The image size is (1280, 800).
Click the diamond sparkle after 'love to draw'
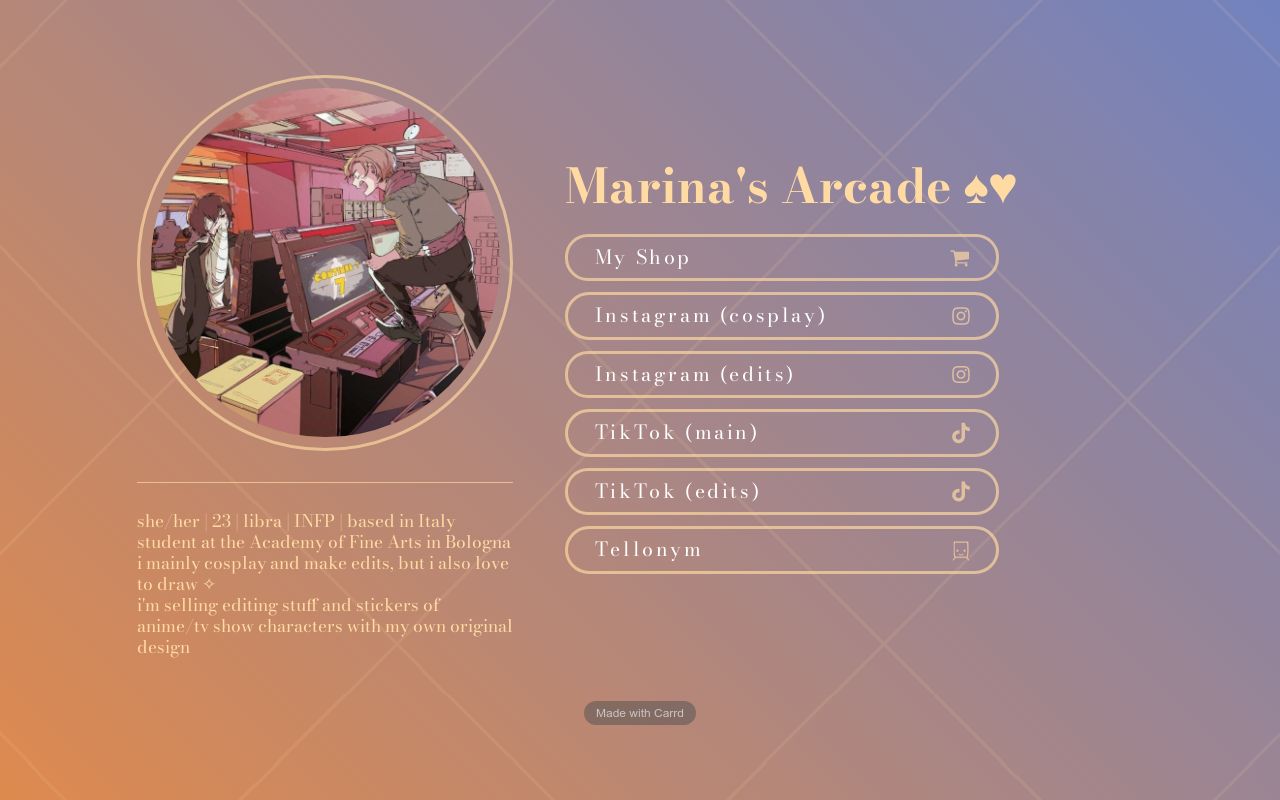[x=210, y=584]
